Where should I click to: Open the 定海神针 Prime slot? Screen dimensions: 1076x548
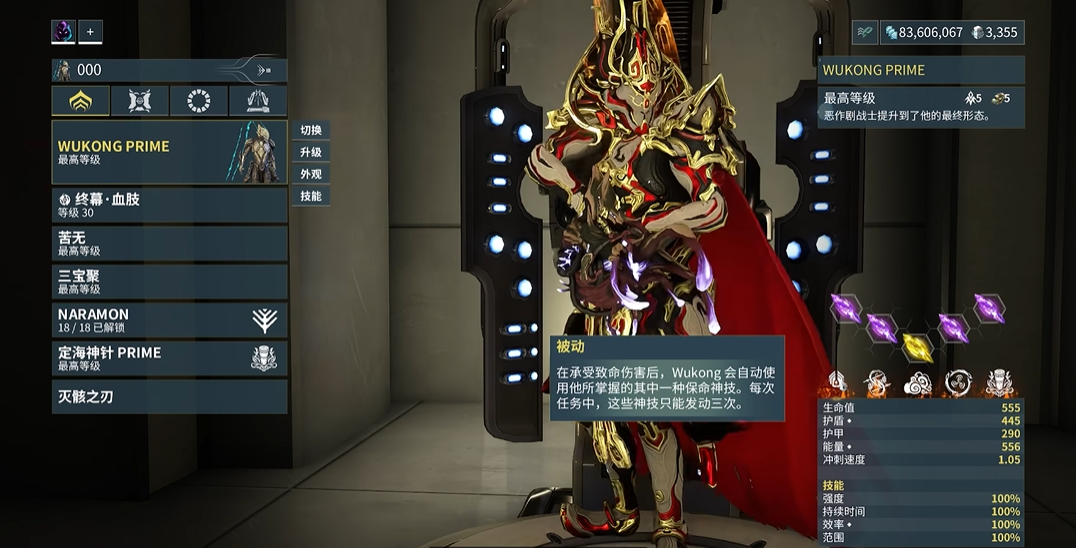(169, 358)
